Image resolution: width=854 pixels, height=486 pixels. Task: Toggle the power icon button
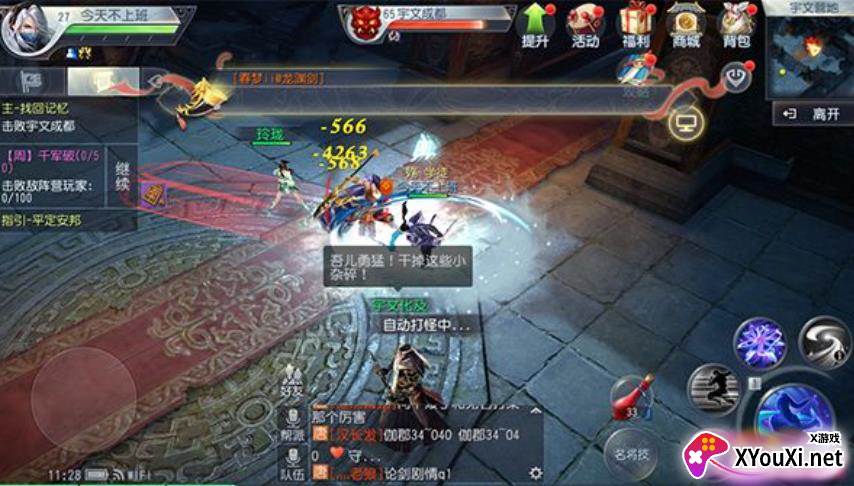click(737, 76)
